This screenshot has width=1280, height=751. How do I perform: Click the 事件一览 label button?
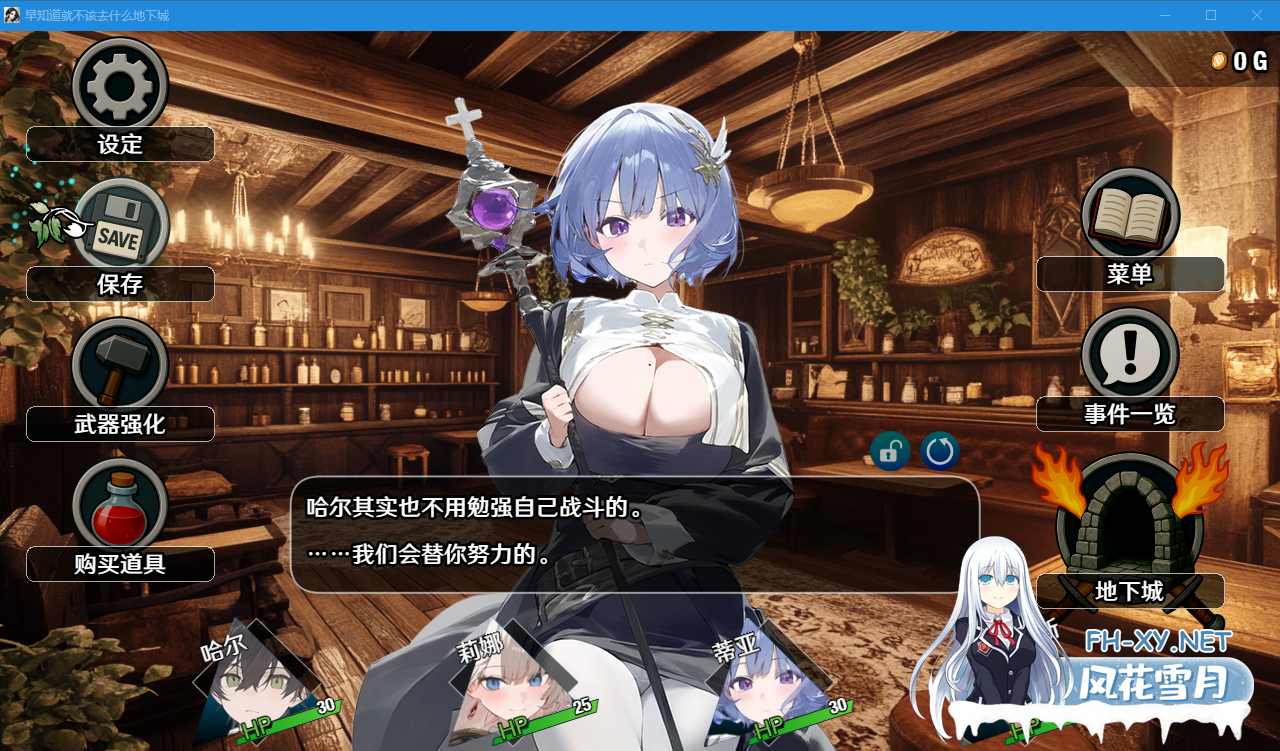coord(1129,413)
